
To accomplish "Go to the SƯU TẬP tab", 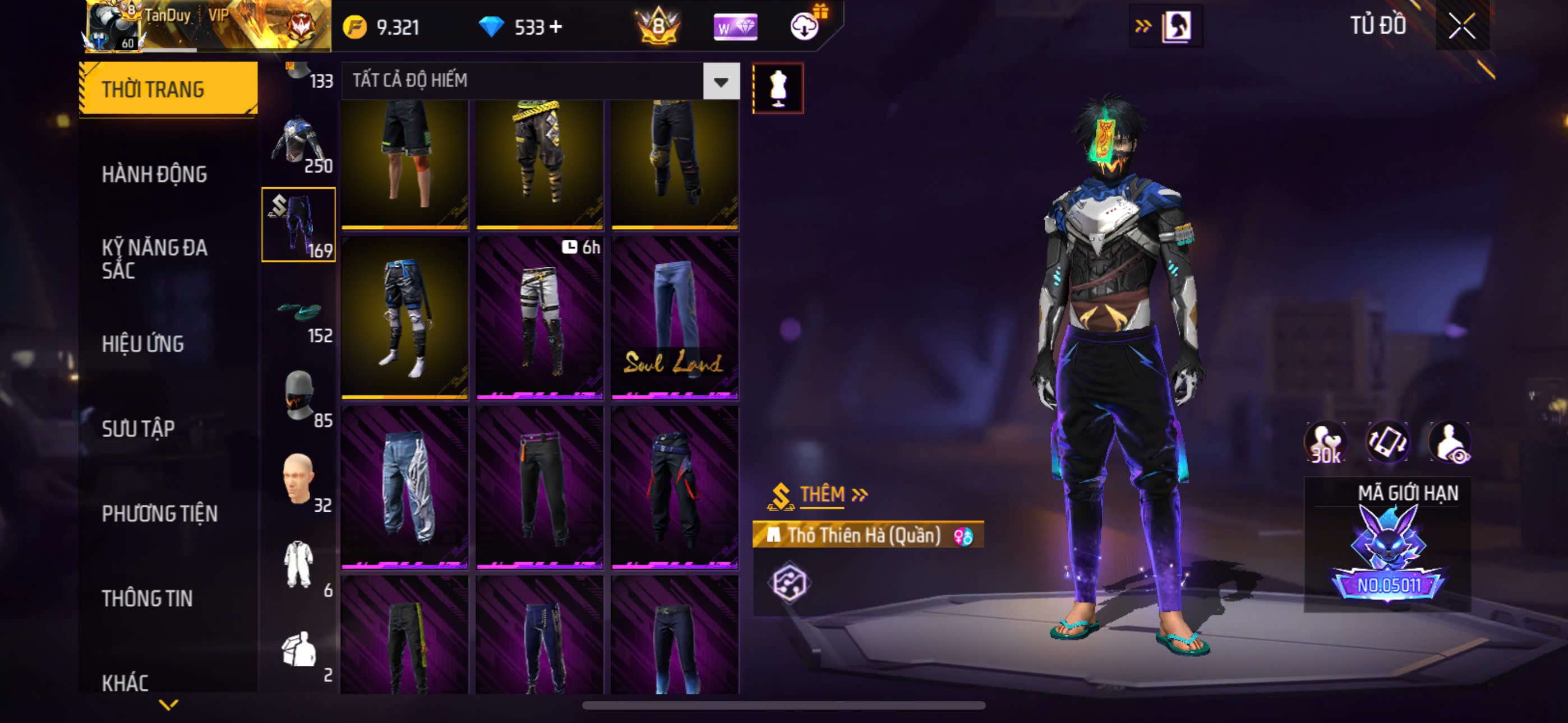I will (x=139, y=429).
